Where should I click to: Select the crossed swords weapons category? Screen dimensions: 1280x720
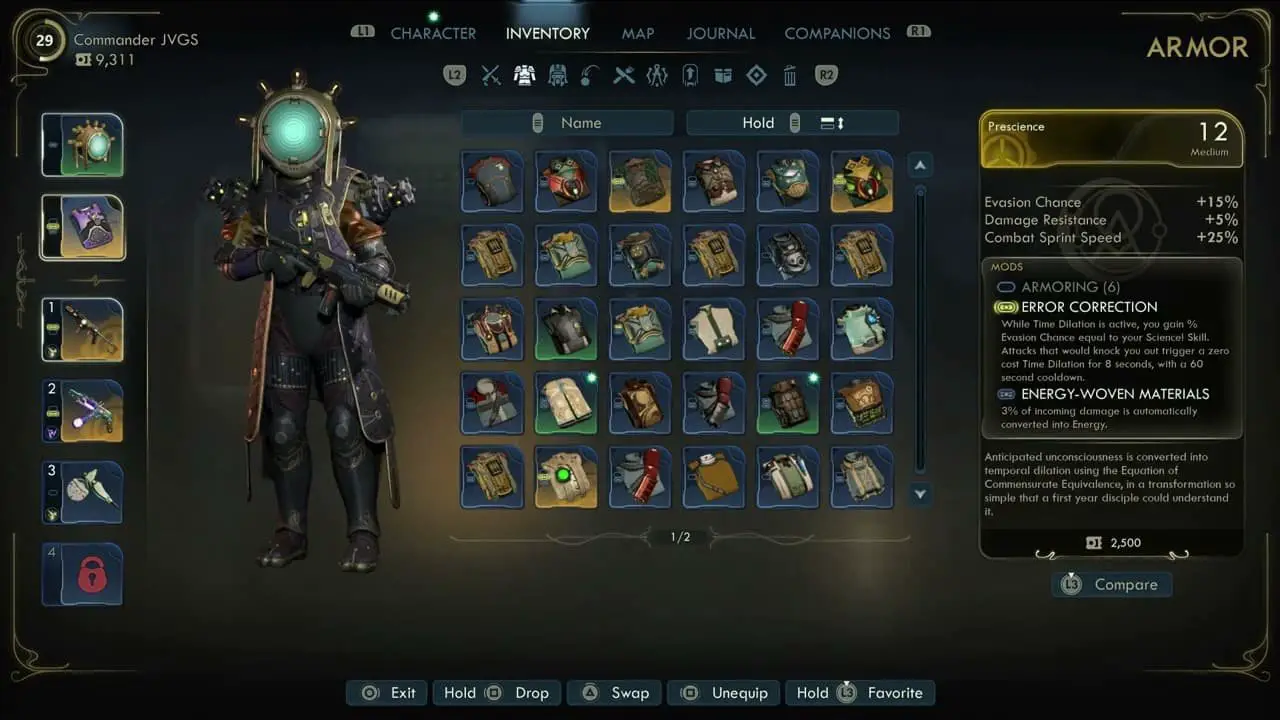point(491,75)
